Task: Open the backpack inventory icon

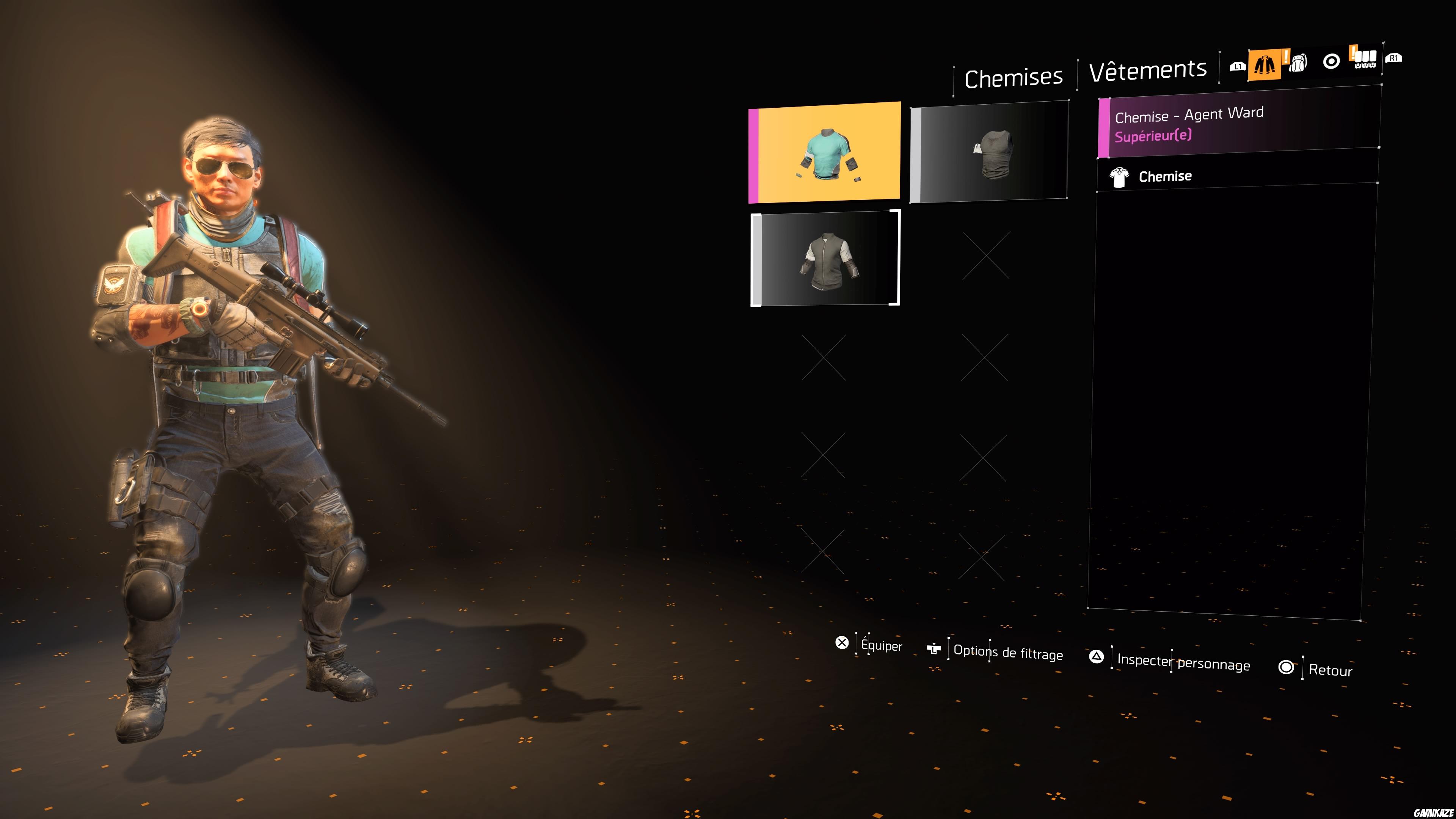Action: (1298, 64)
